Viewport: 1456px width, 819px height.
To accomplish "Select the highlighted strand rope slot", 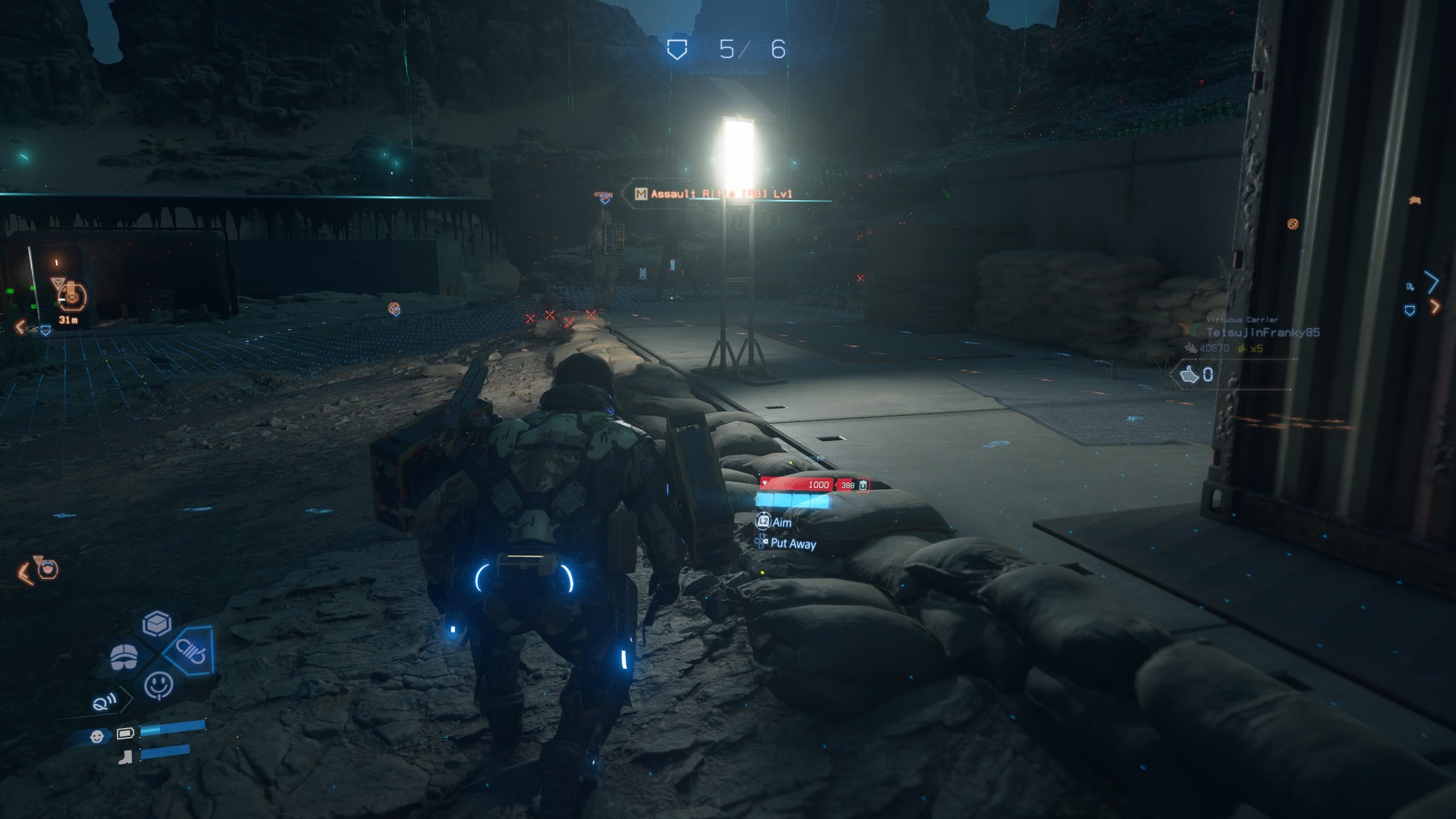I will click(191, 651).
